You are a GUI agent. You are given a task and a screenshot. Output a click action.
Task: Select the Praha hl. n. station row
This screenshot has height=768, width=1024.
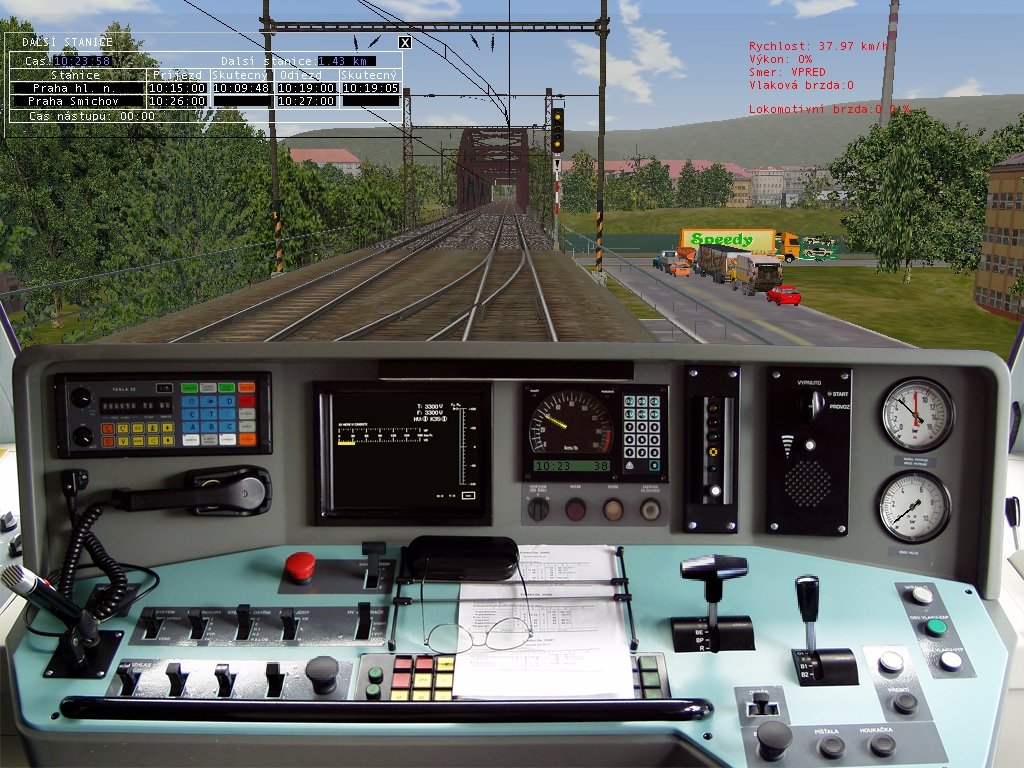tap(73, 88)
